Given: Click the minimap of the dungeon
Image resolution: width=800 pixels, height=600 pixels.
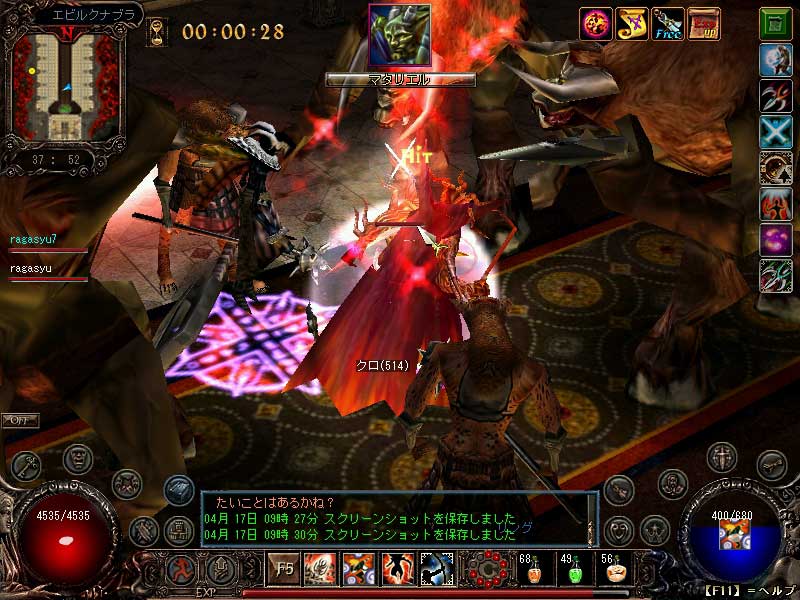Looking at the screenshot, I should point(66,84).
